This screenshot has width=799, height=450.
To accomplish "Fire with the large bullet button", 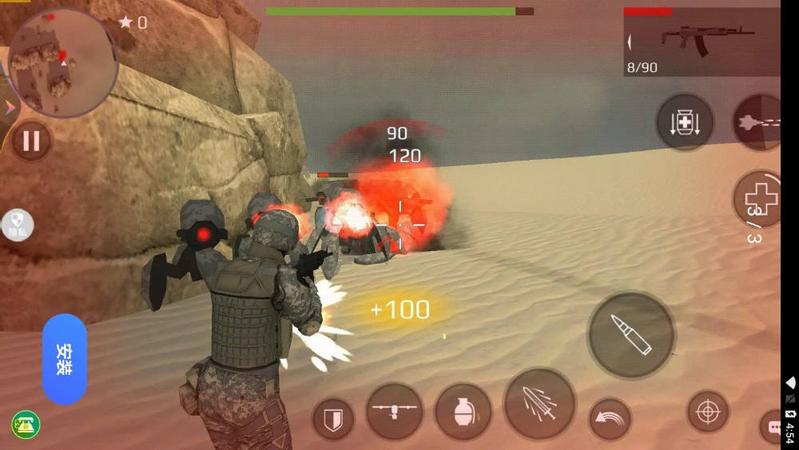I will tap(630, 335).
